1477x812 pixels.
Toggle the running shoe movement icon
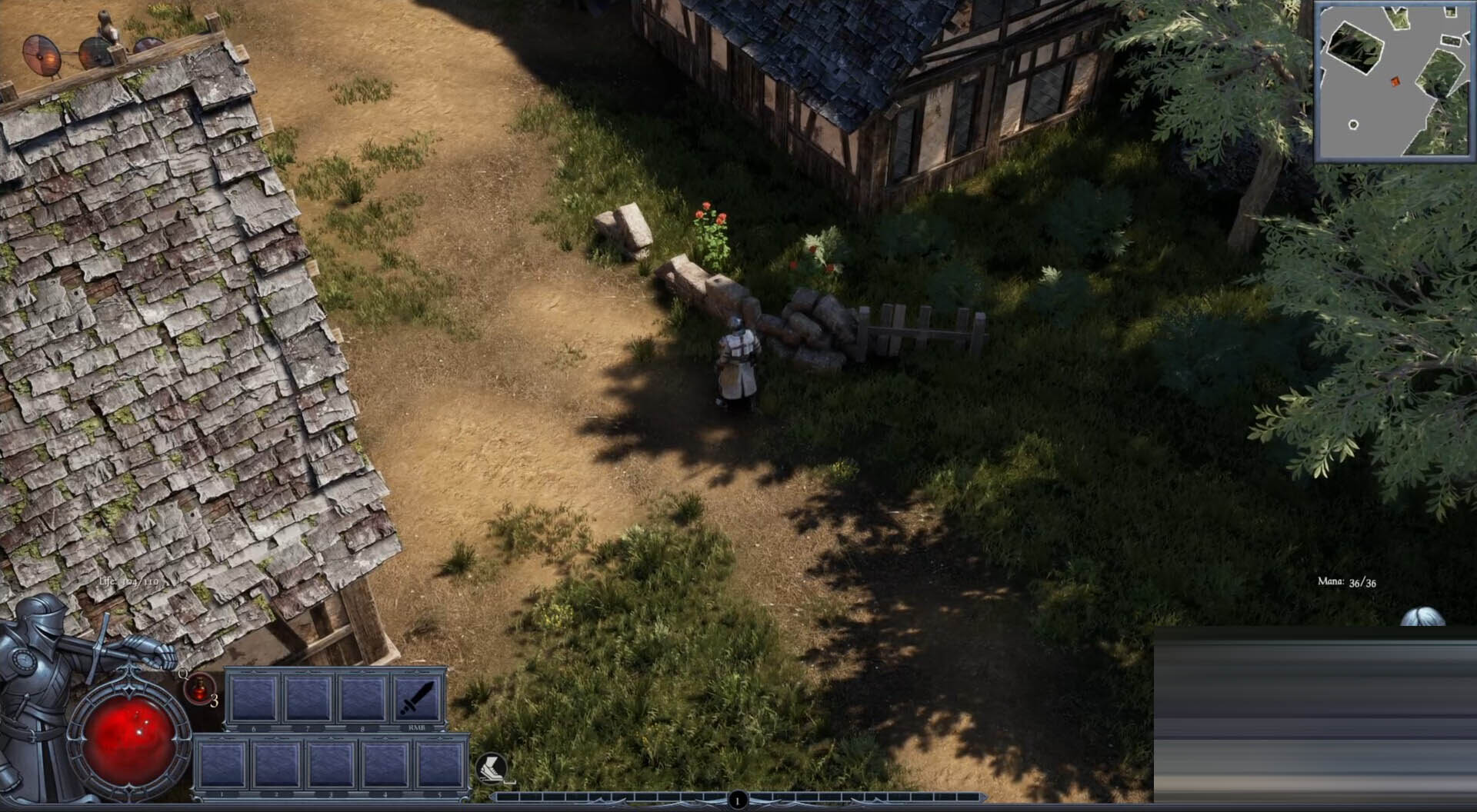(x=490, y=767)
